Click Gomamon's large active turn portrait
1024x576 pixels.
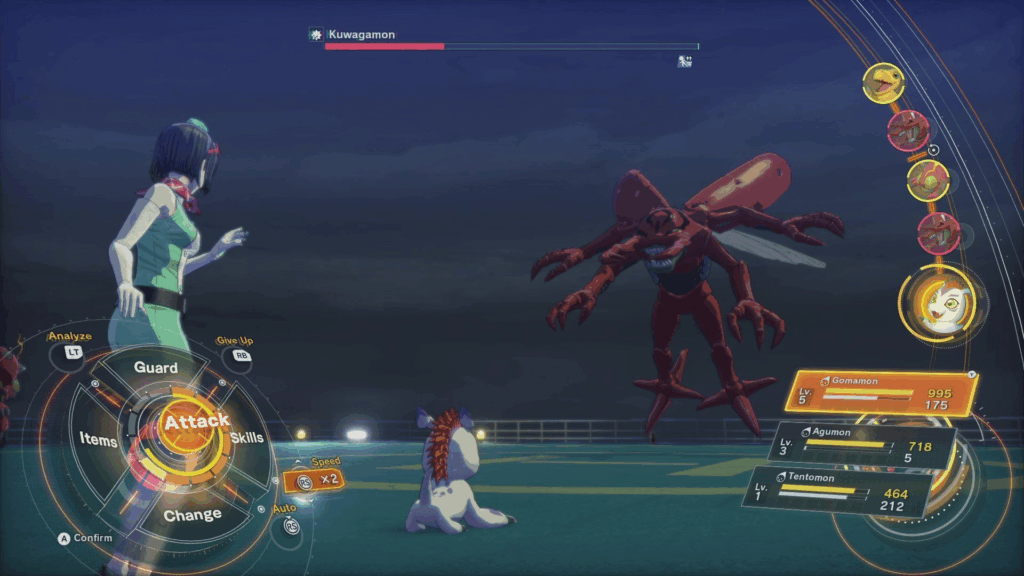[936, 305]
